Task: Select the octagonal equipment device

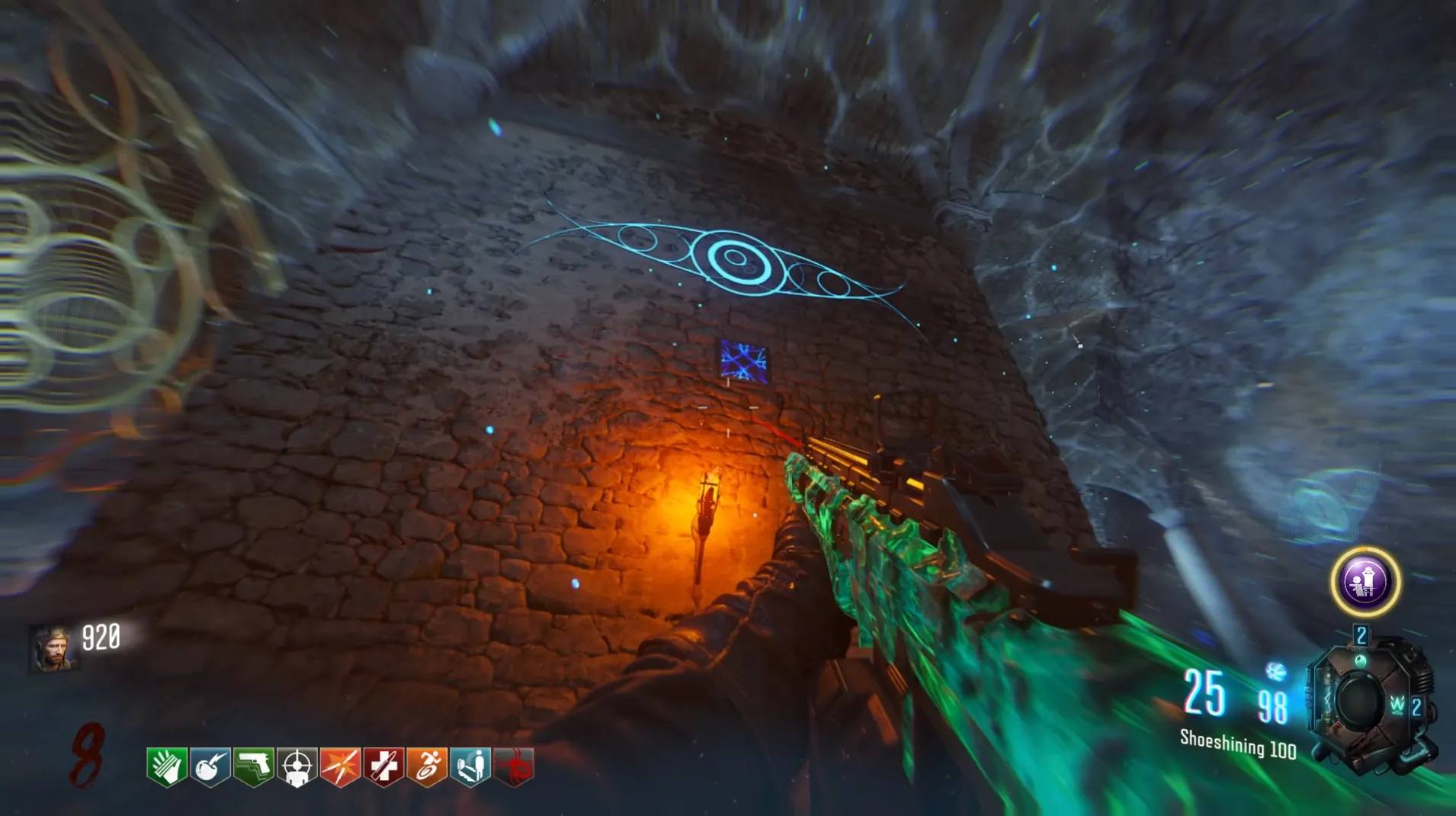Action: (x=1361, y=702)
